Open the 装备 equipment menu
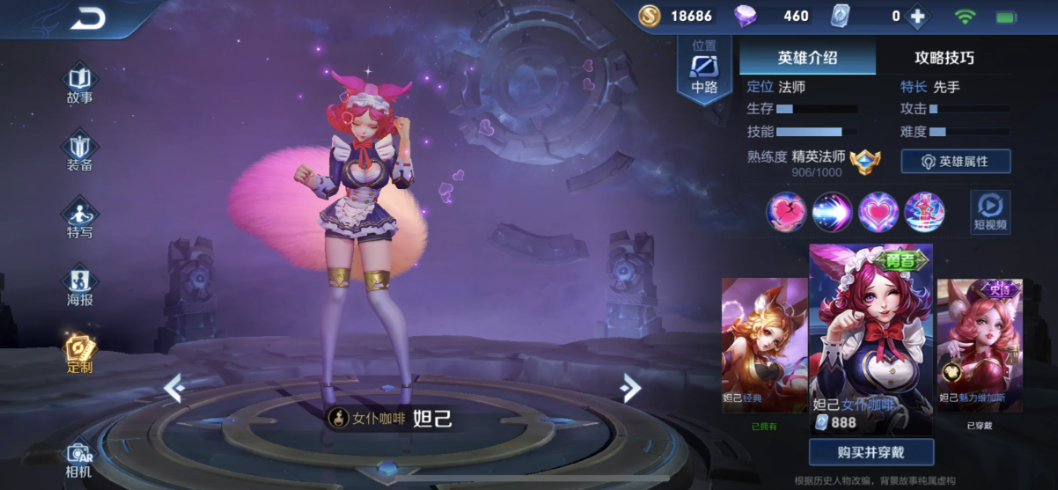1058x490 pixels. coord(80,151)
